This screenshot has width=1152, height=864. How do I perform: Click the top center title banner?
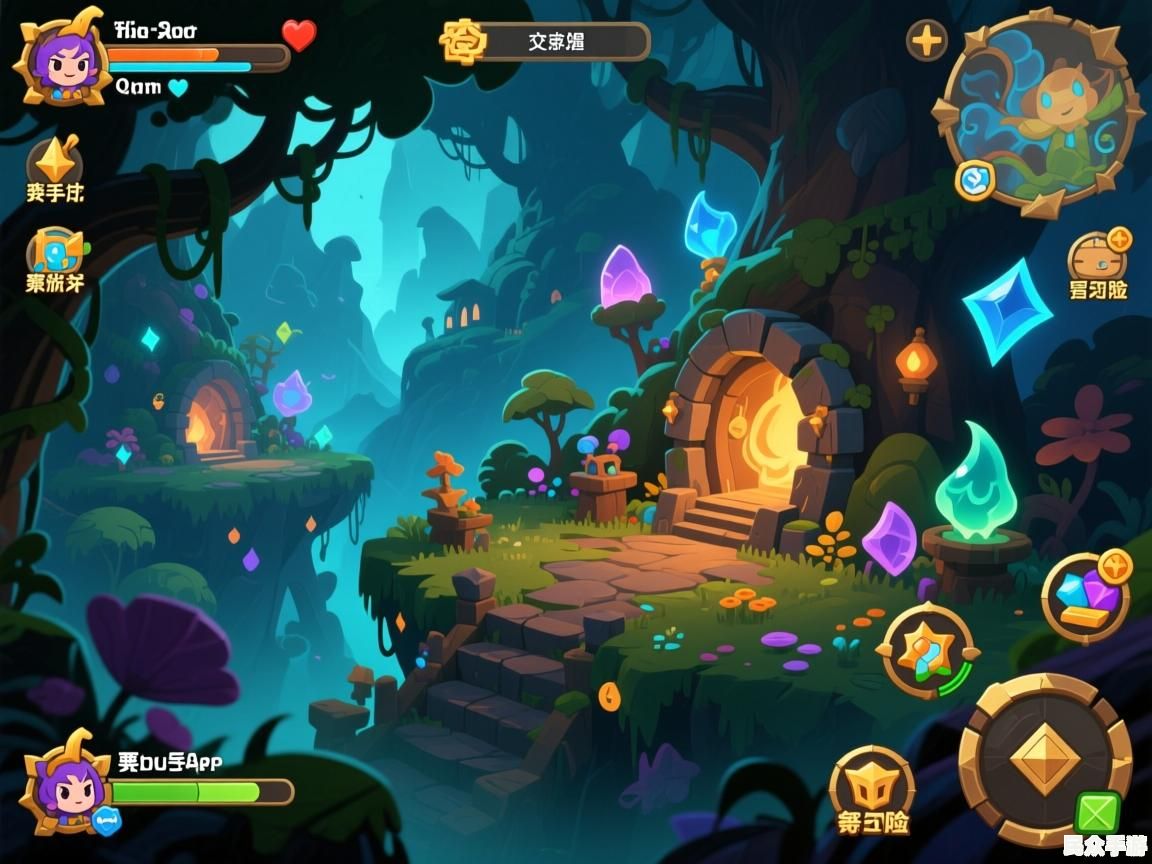[545, 42]
